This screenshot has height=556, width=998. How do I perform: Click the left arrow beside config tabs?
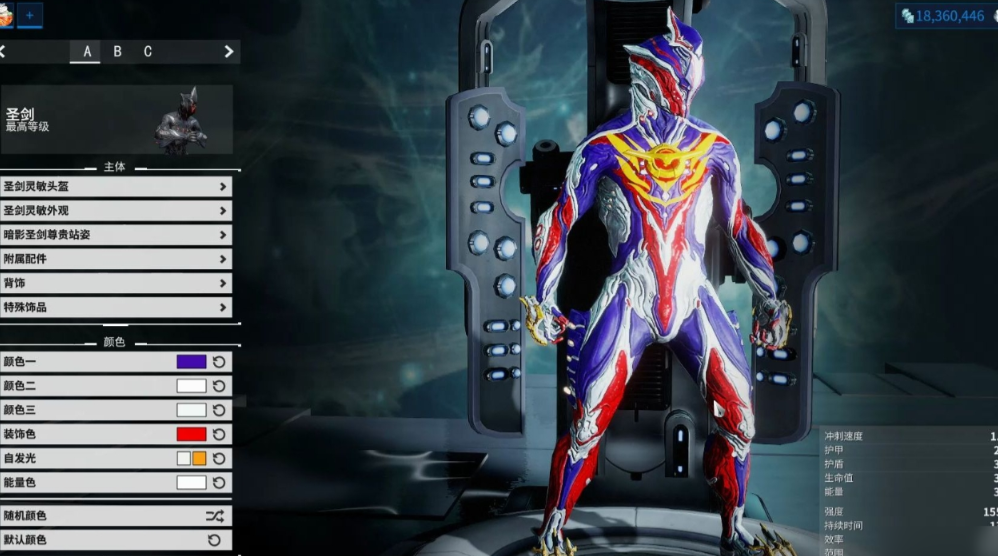pyautogui.click(x=4, y=52)
